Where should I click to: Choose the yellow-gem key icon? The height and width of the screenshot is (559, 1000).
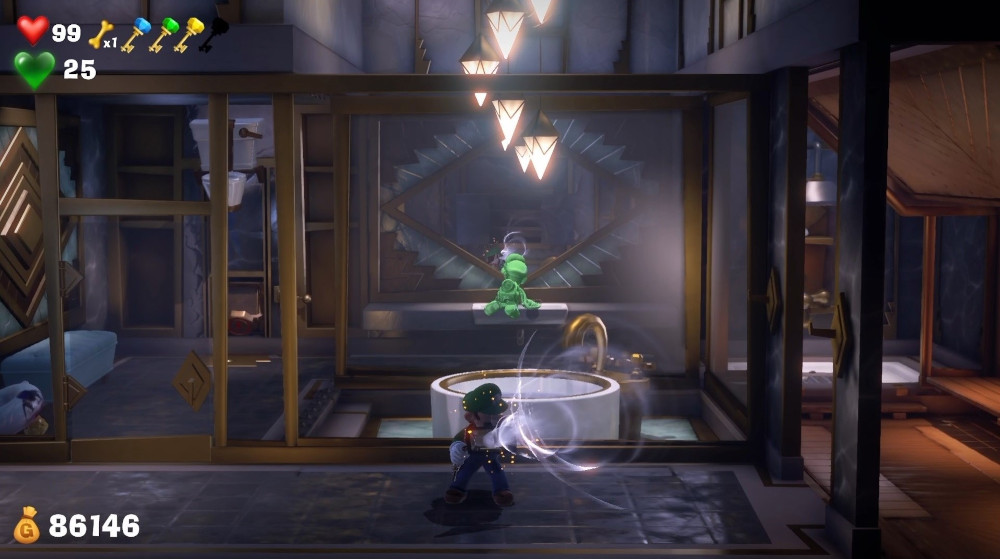pyautogui.click(x=188, y=35)
